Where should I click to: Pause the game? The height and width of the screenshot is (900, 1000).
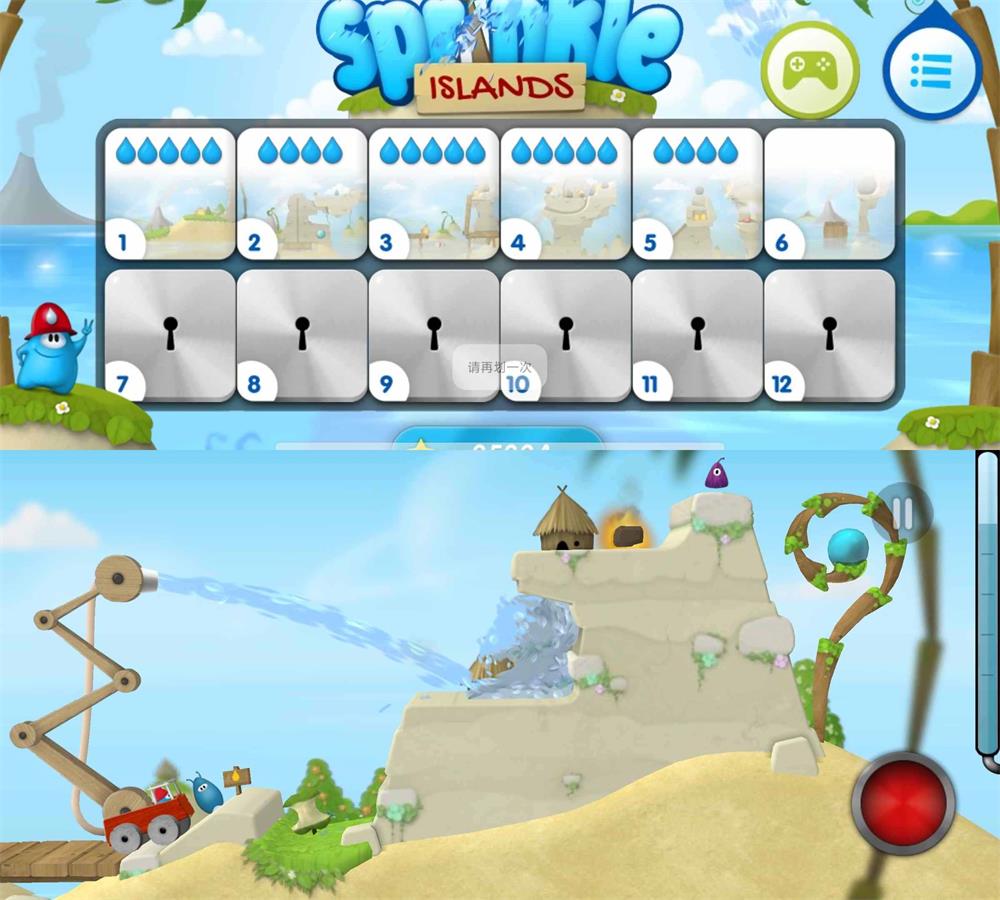pos(902,514)
